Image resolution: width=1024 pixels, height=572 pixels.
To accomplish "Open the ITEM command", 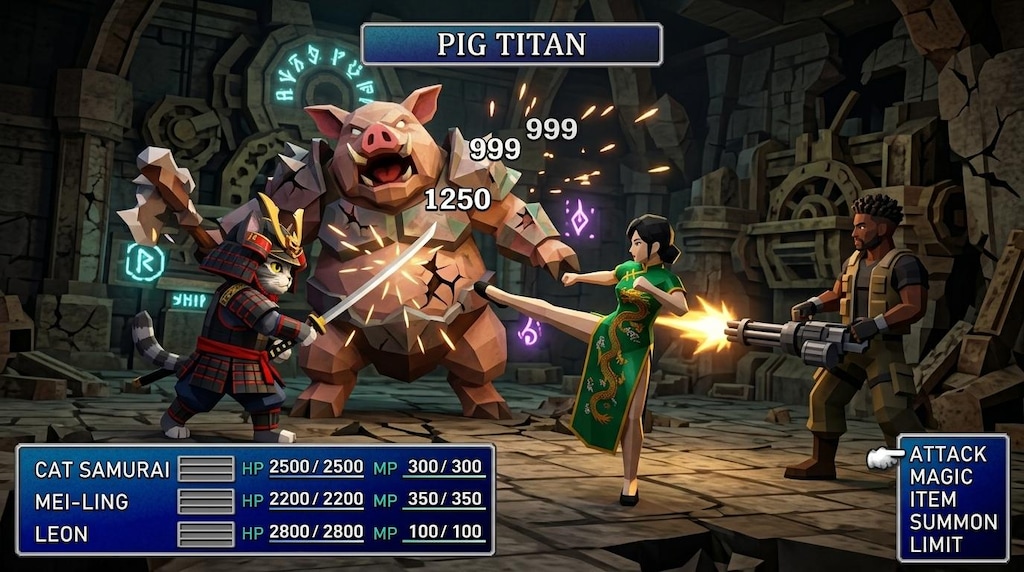I will [933, 499].
